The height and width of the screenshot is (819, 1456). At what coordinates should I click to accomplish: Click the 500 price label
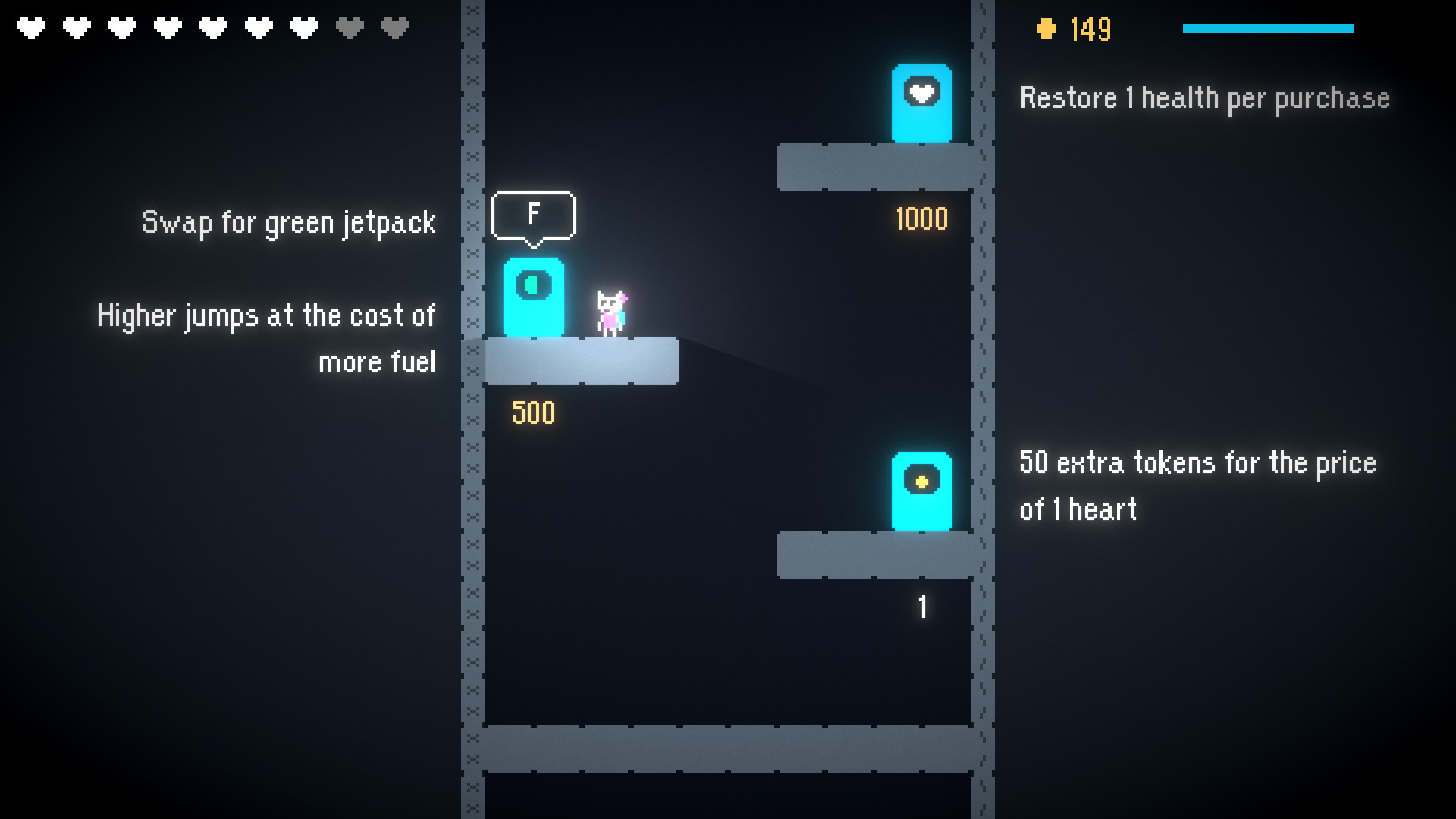533,413
